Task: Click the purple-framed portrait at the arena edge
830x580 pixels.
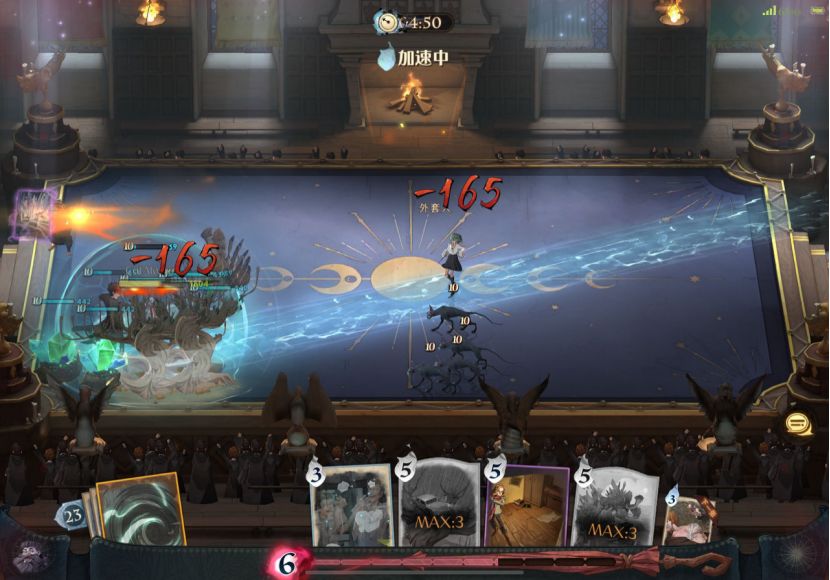Action: [x=34, y=212]
